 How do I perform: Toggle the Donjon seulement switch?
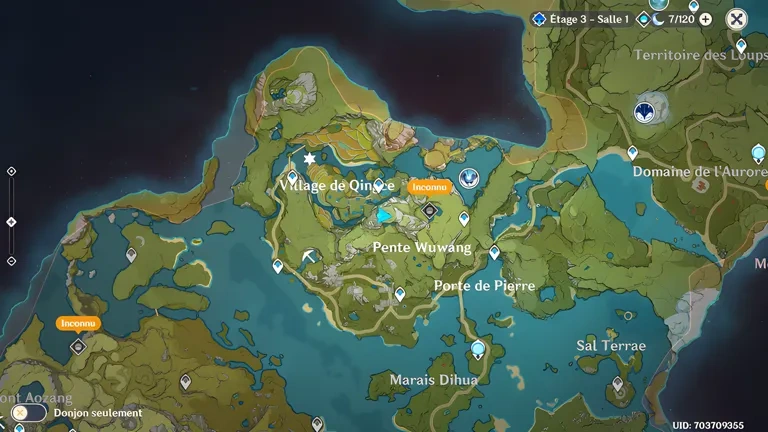pos(20,412)
